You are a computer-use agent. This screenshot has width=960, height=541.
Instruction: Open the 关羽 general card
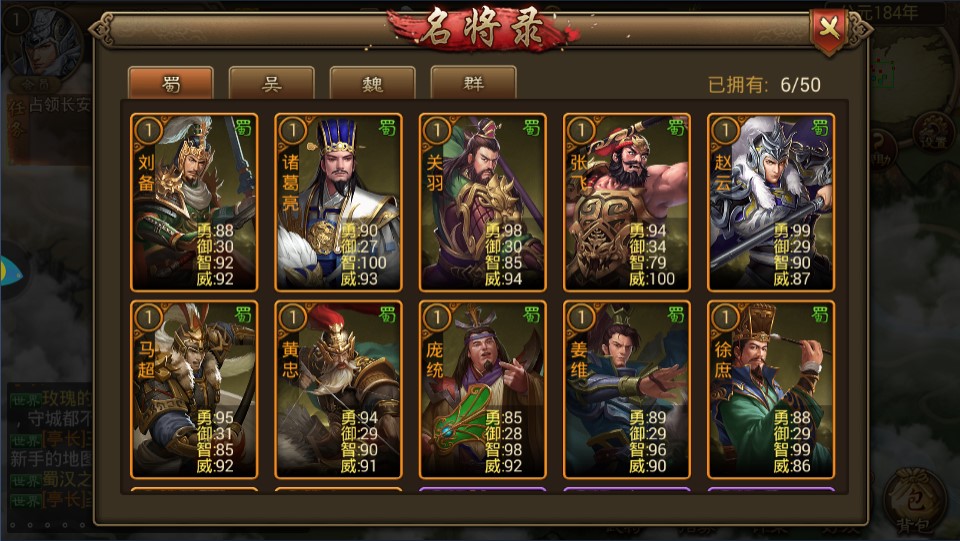click(x=482, y=202)
